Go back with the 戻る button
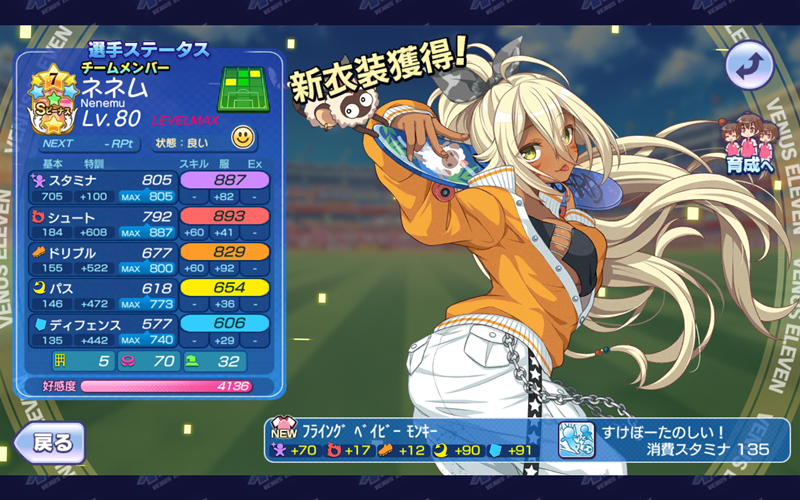Image resolution: width=800 pixels, height=500 pixels. tap(50, 441)
